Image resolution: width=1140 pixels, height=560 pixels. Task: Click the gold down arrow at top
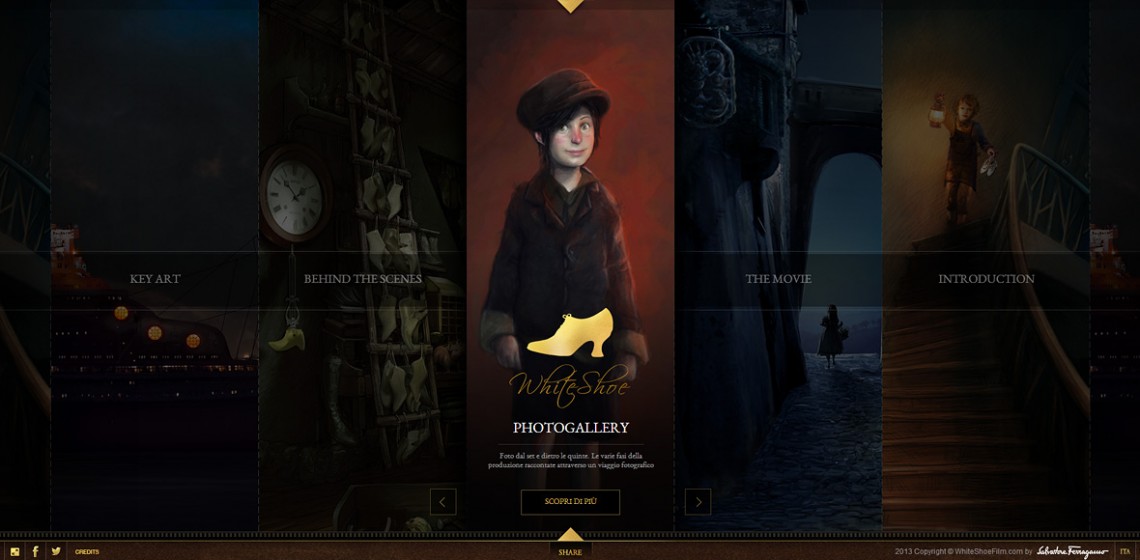pos(570,6)
